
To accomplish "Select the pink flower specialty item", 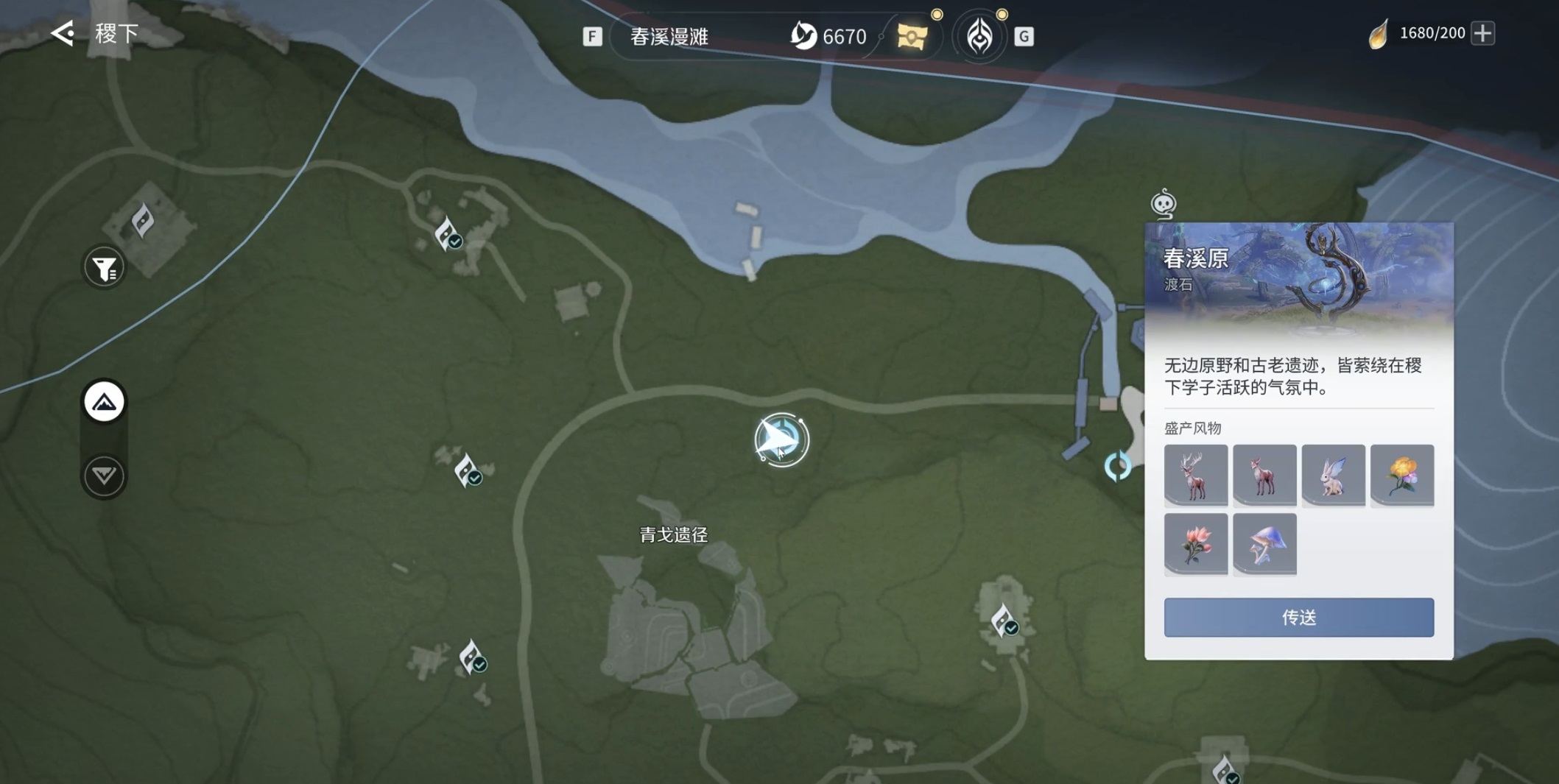I will click(x=1195, y=544).
